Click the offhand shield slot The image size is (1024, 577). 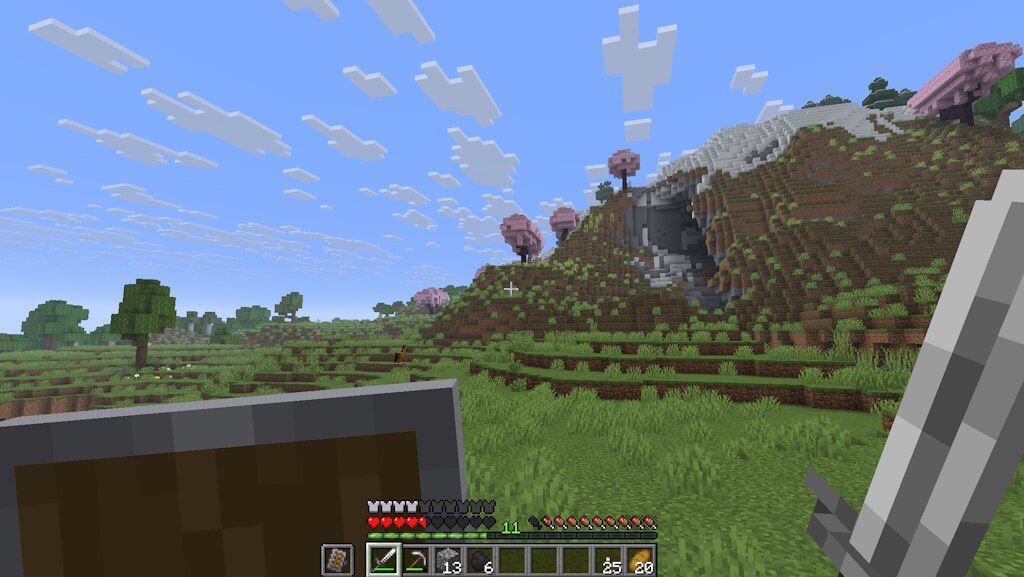(x=337, y=560)
